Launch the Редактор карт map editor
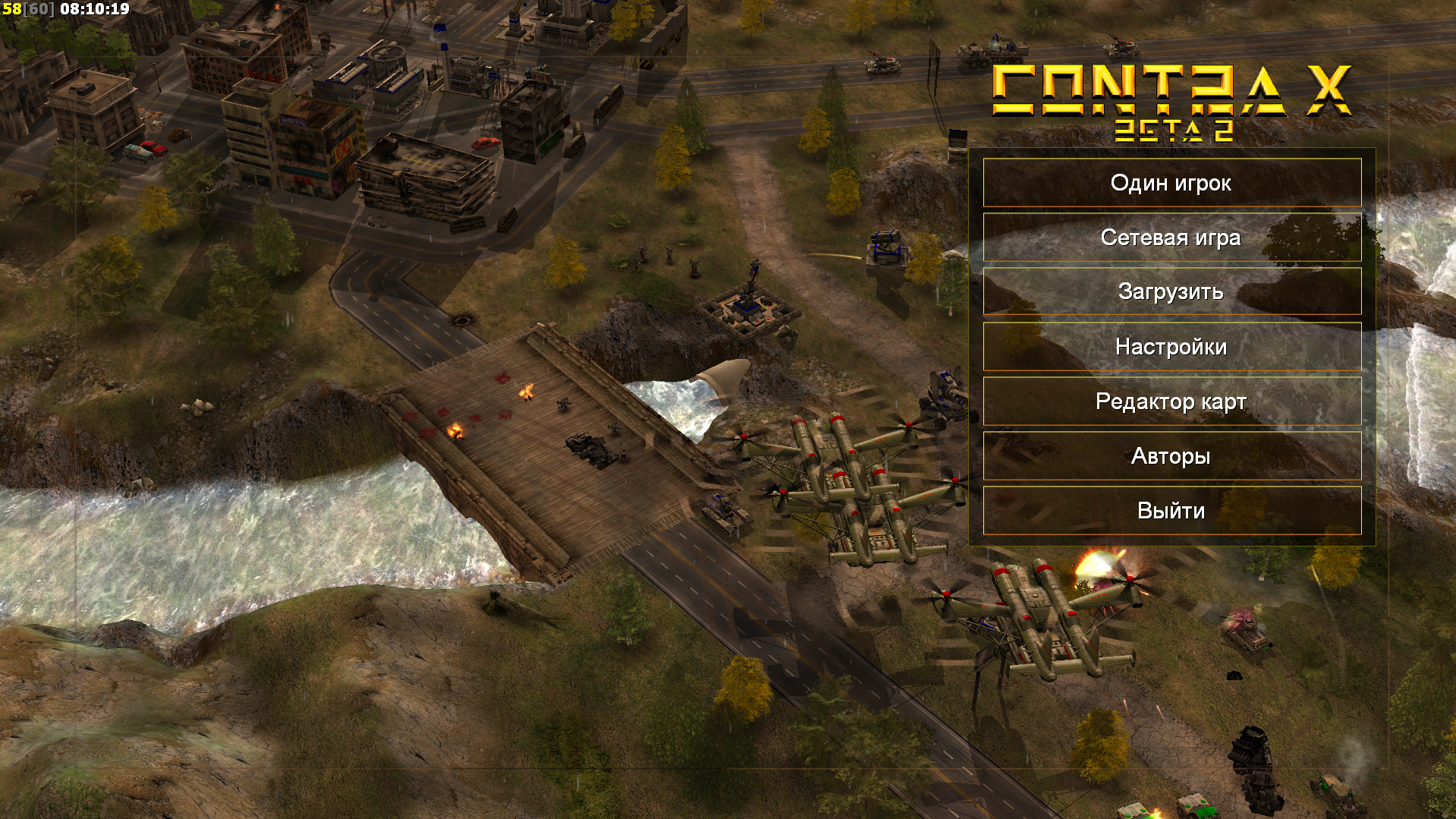Screen dimensions: 1456x819 click(x=1171, y=402)
